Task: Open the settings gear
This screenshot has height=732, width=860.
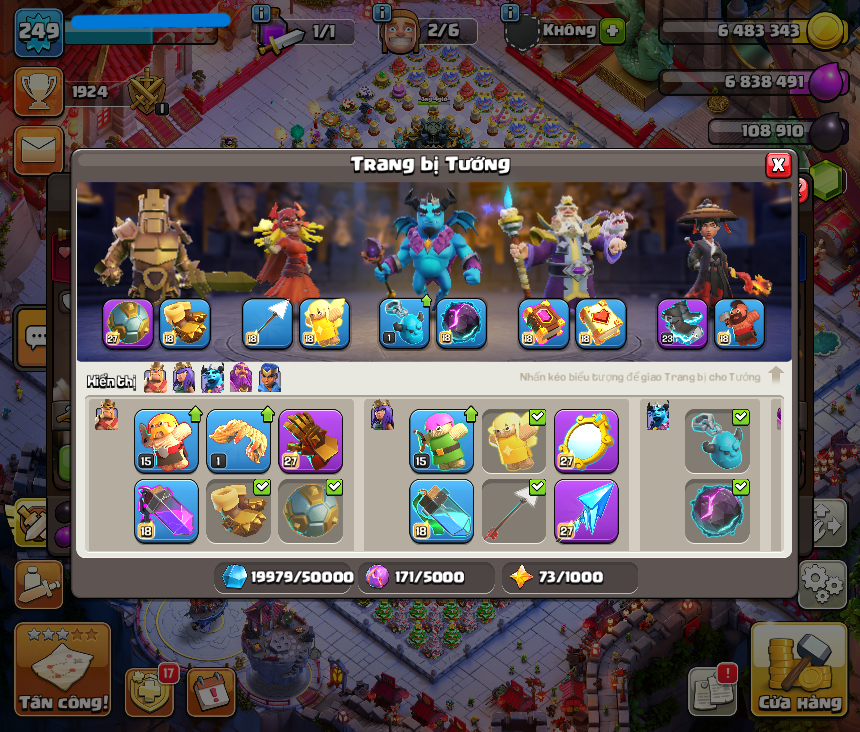Action: click(824, 581)
